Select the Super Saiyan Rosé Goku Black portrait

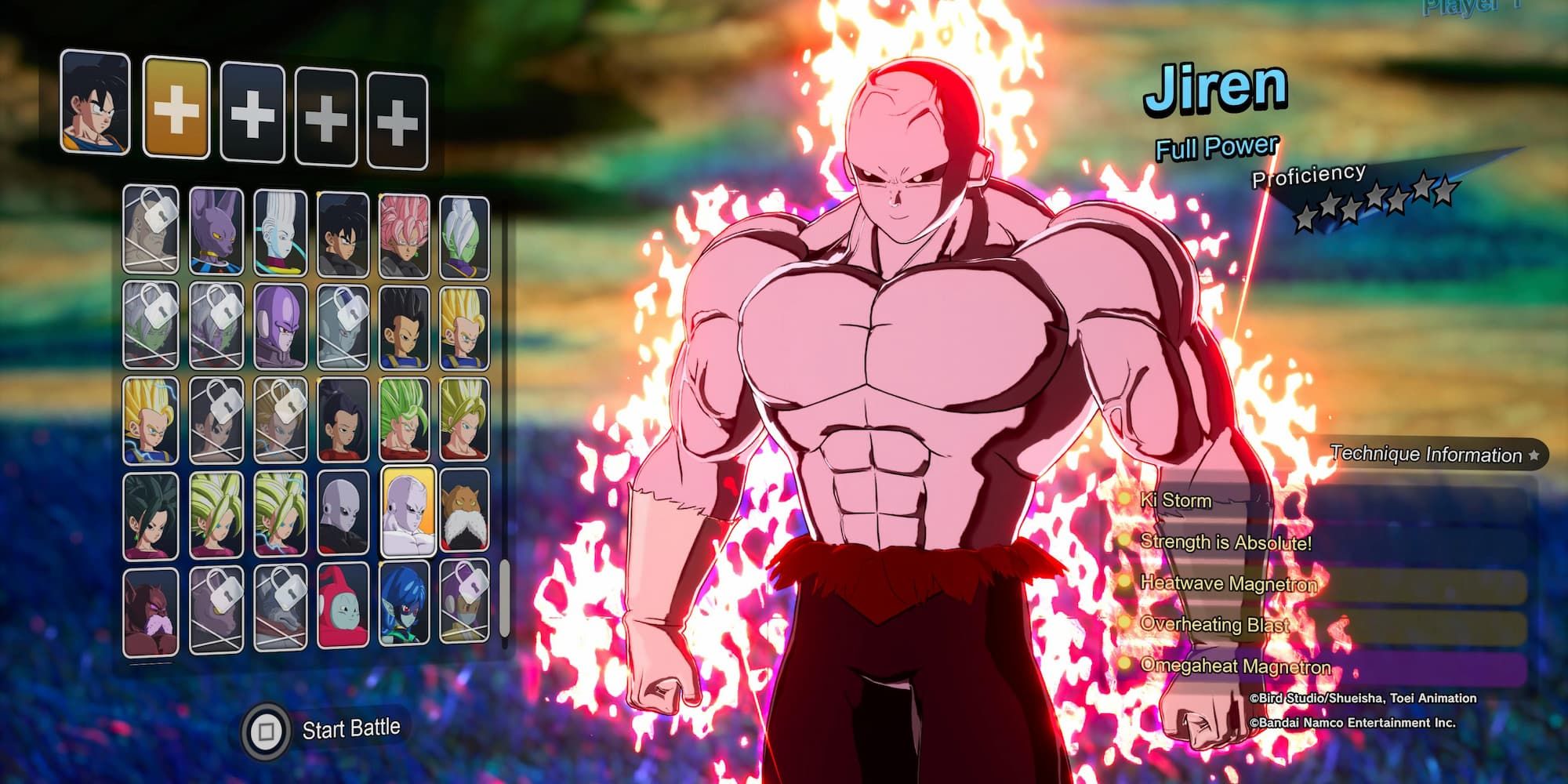405,231
